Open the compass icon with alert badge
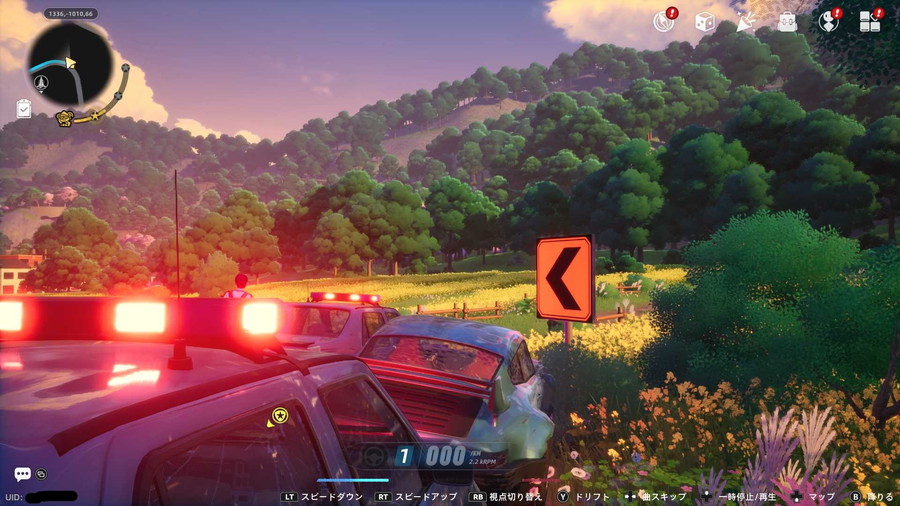The image size is (900, 506). (663, 21)
